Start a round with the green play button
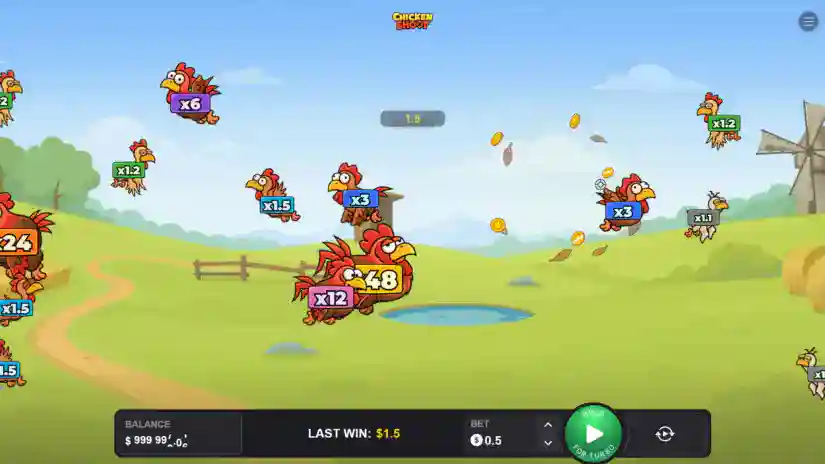The height and width of the screenshot is (464, 825). pyautogui.click(x=593, y=434)
